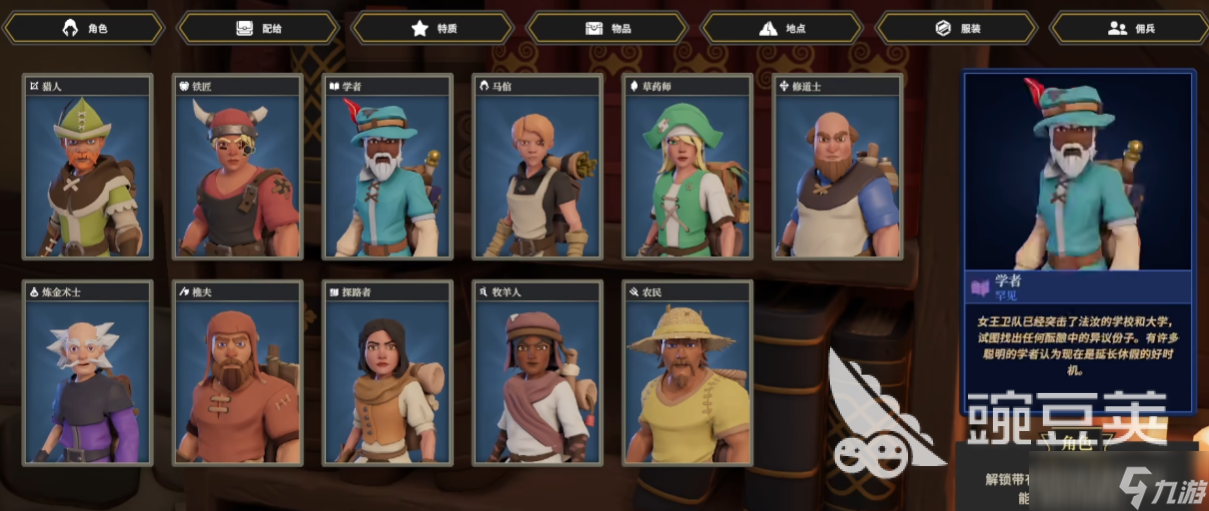Viewport: 1209px width, 511px height.
Task: Switch to the 地点 tab
Action: (x=782, y=28)
